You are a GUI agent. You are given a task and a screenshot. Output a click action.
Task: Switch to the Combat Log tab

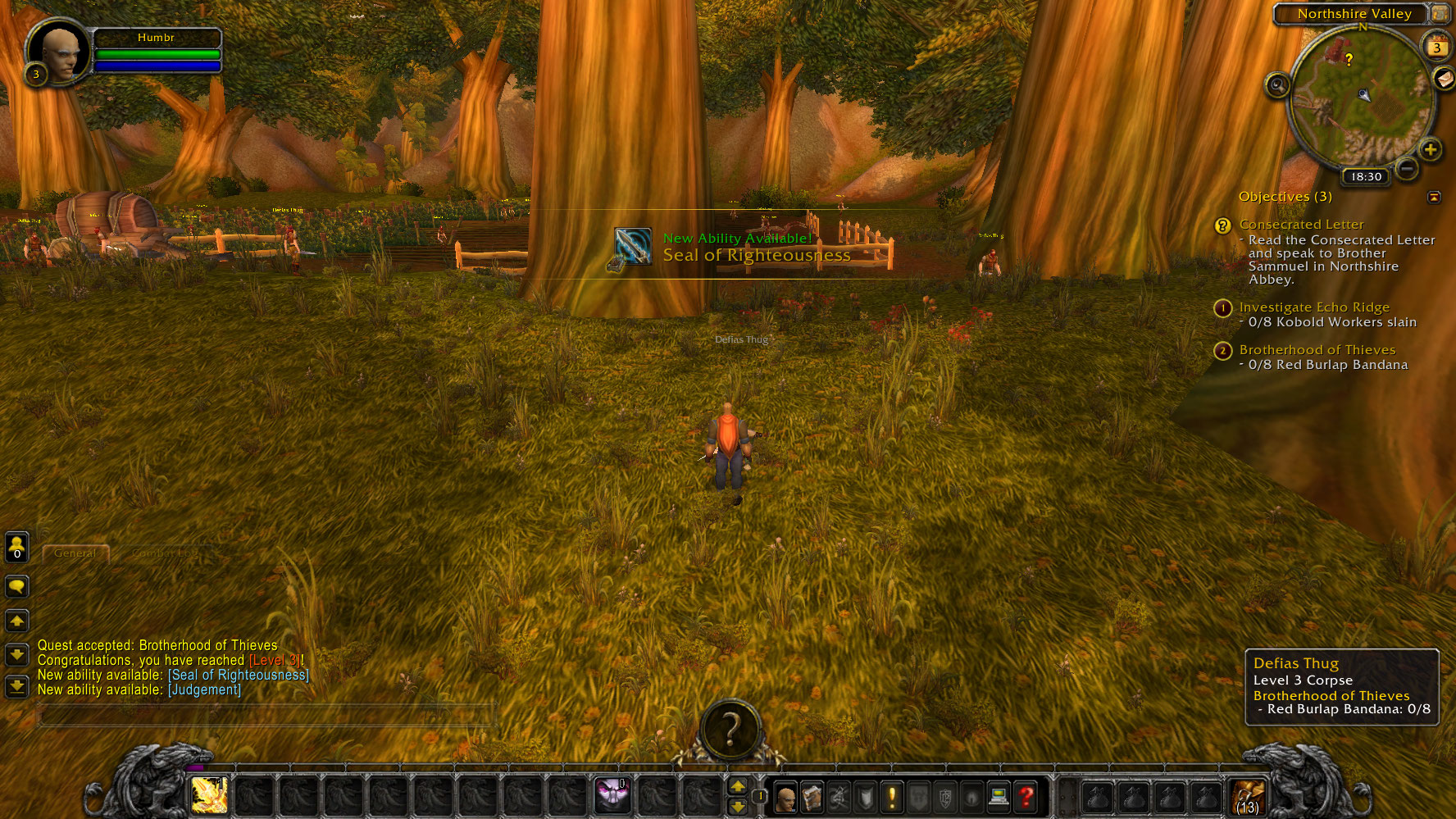pos(164,553)
